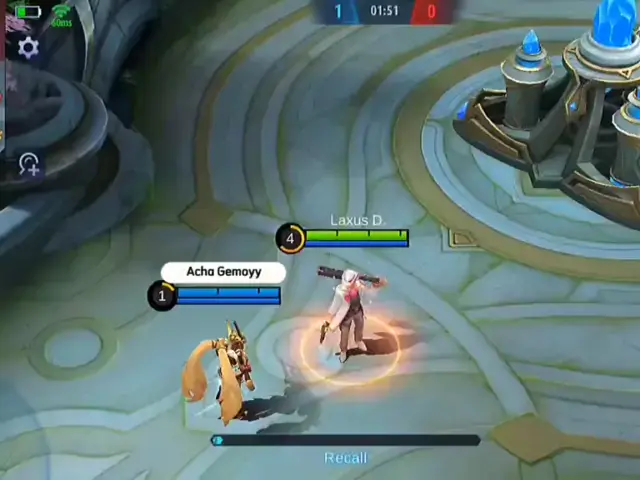Open the kill scoreboard at top
The image size is (640, 480).
[x=384, y=12]
